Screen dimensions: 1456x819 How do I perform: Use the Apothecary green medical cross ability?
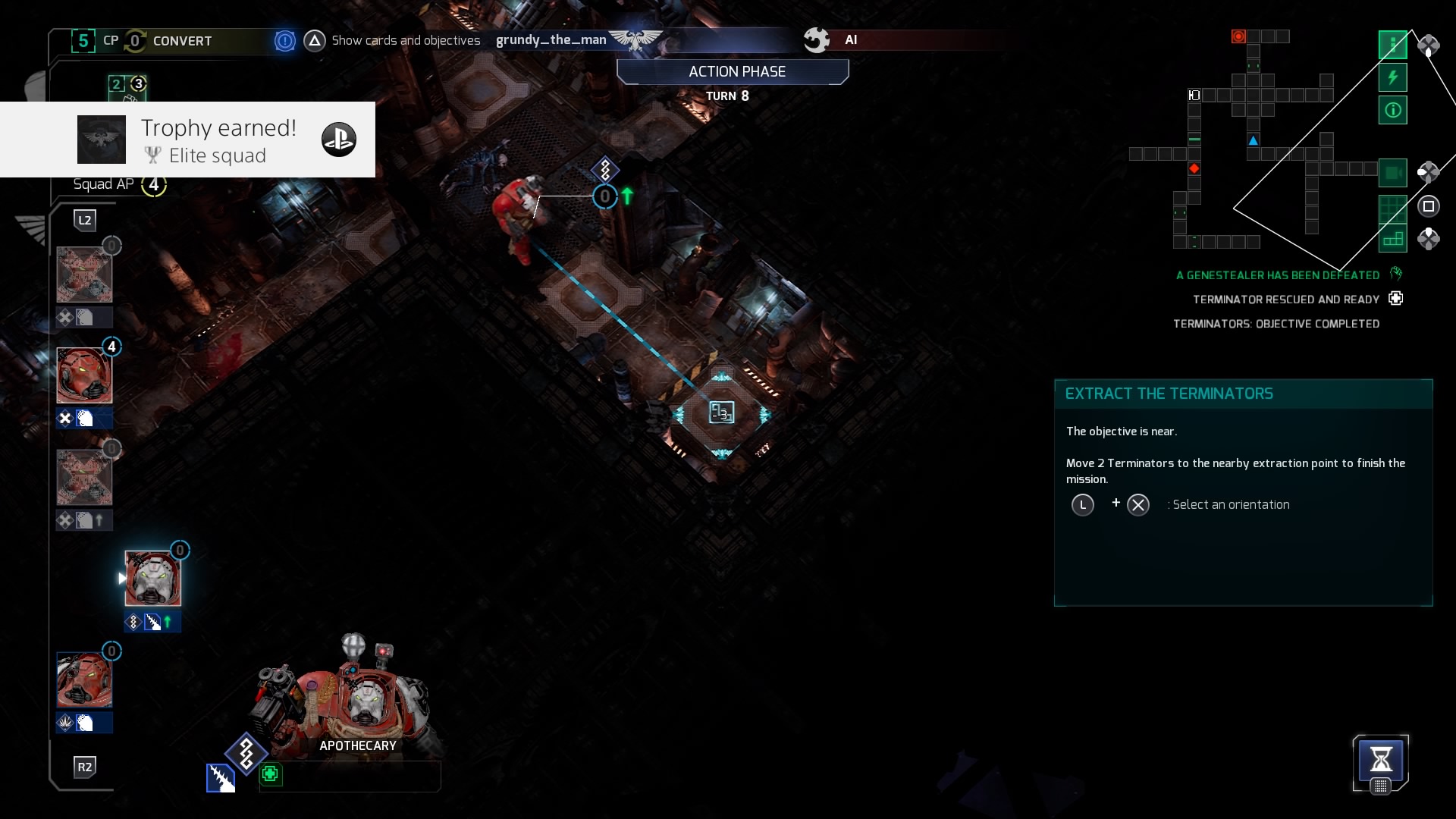click(270, 774)
